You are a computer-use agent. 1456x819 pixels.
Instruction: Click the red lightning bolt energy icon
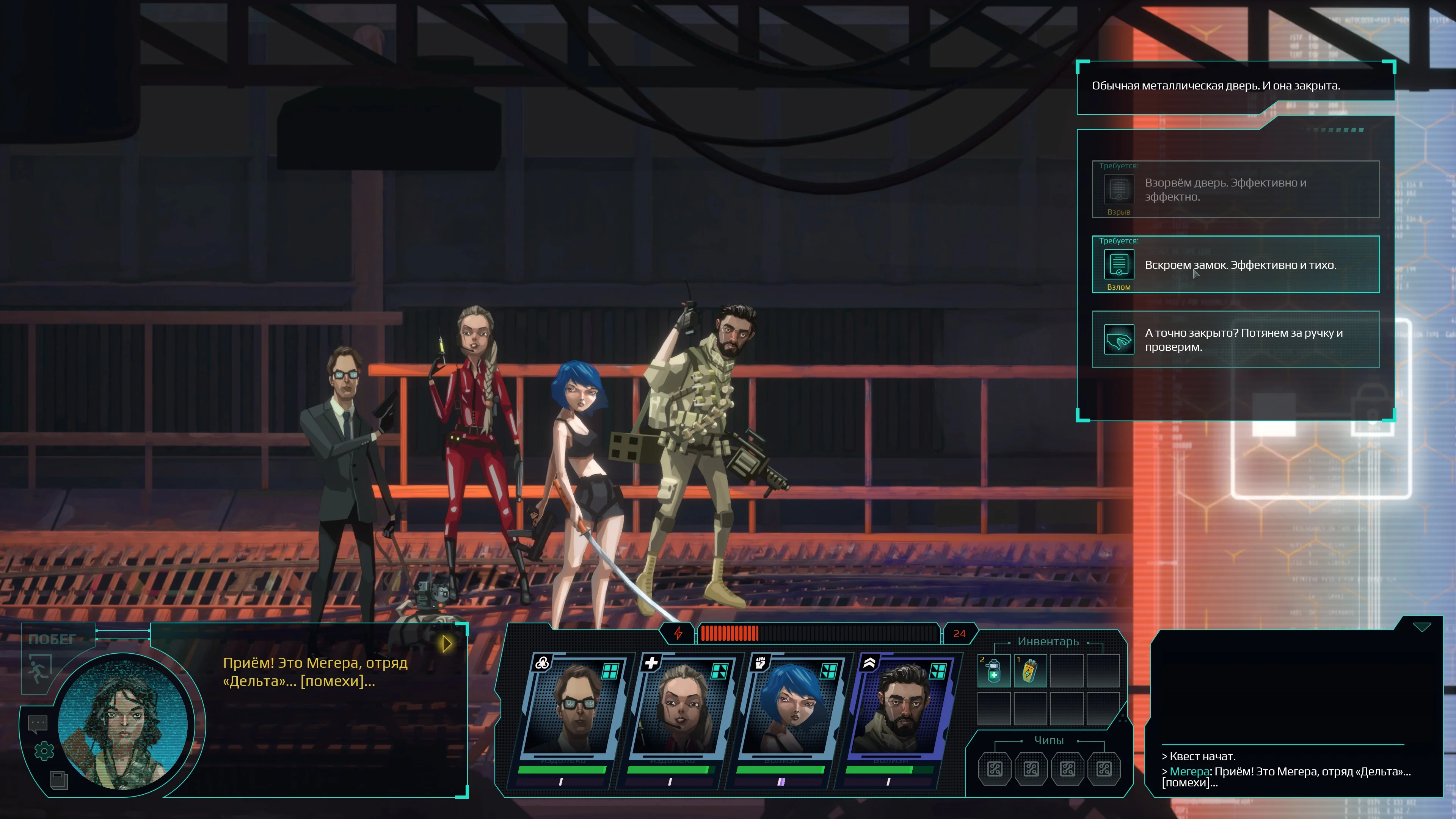[678, 634]
